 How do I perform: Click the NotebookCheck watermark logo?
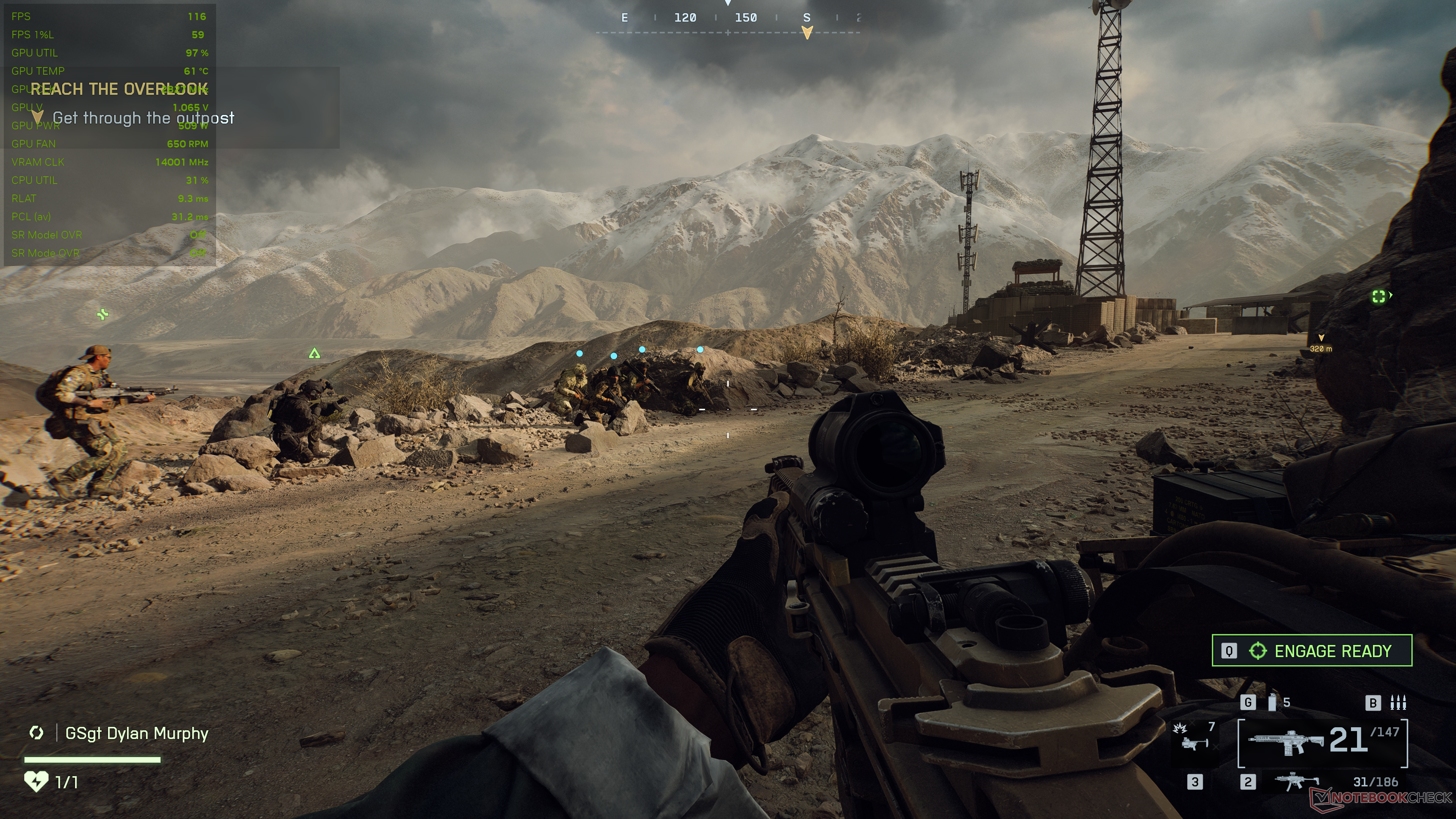1381,797
